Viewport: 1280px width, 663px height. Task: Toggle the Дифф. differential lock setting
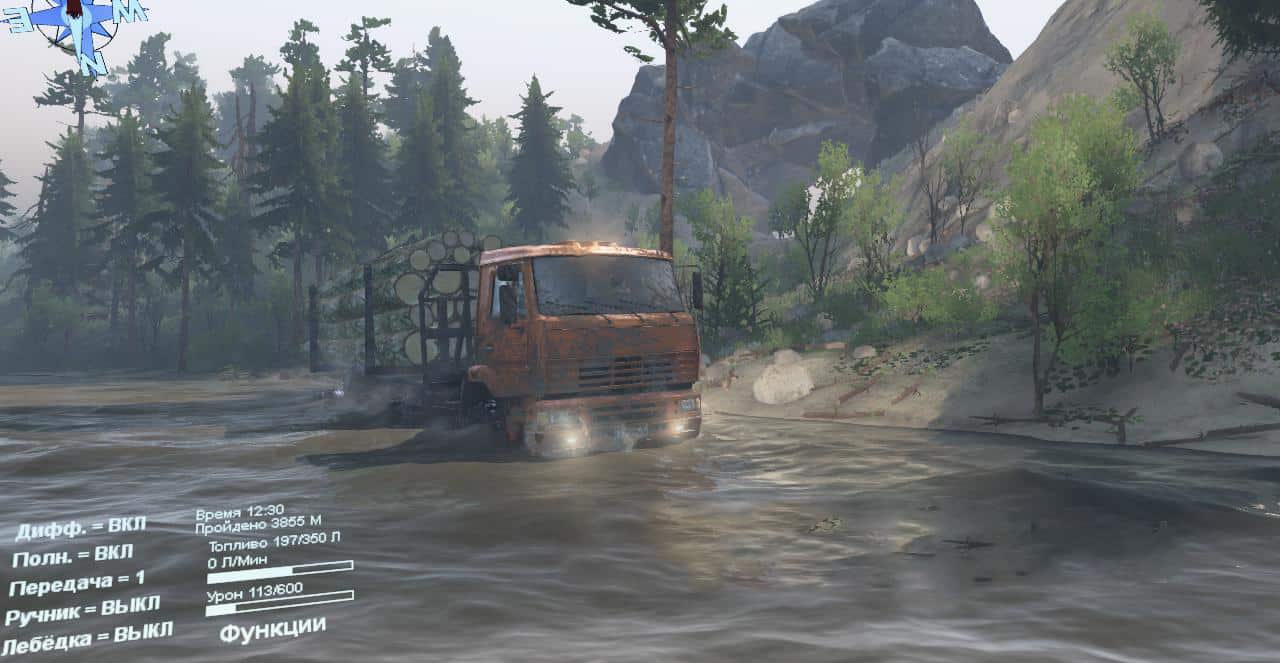(x=80, y=526)
